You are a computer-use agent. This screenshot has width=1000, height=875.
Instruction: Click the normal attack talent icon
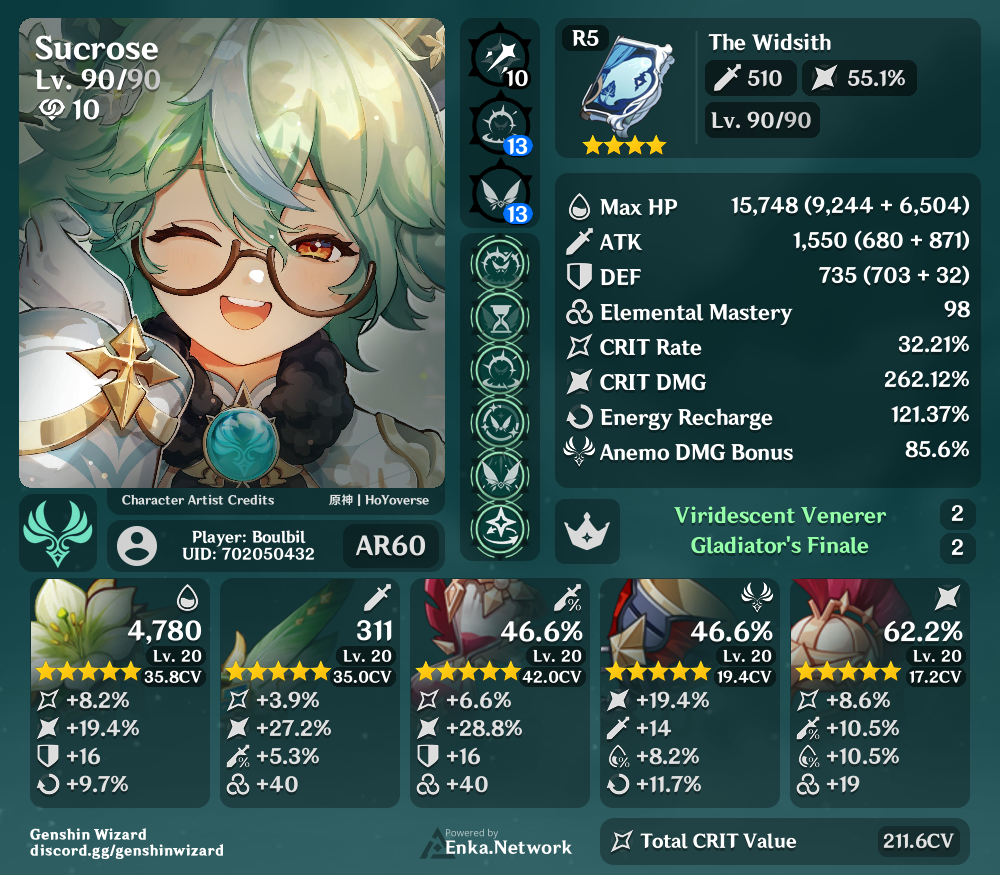click(498, 55)
